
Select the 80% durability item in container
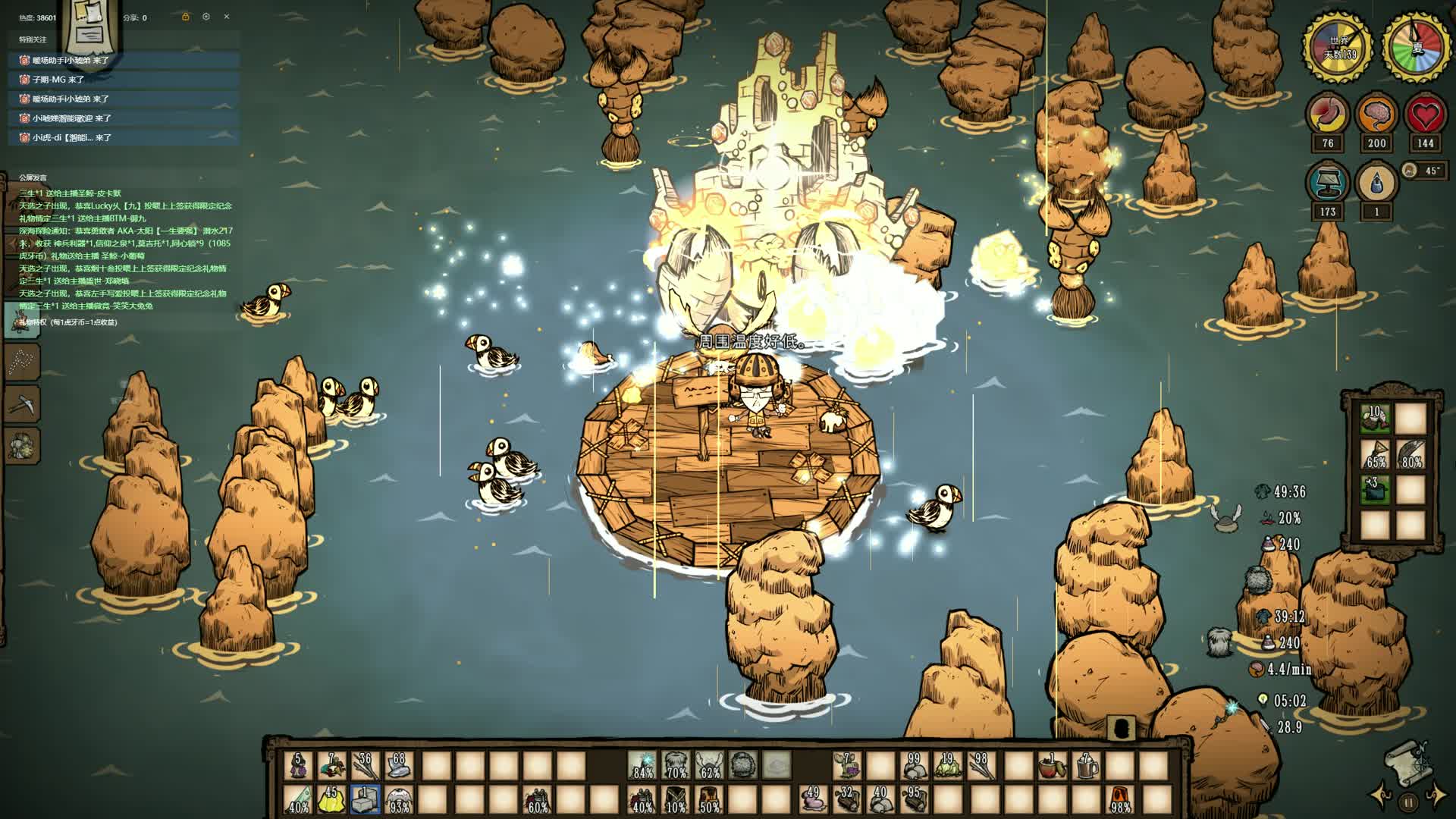point(1410,452)
